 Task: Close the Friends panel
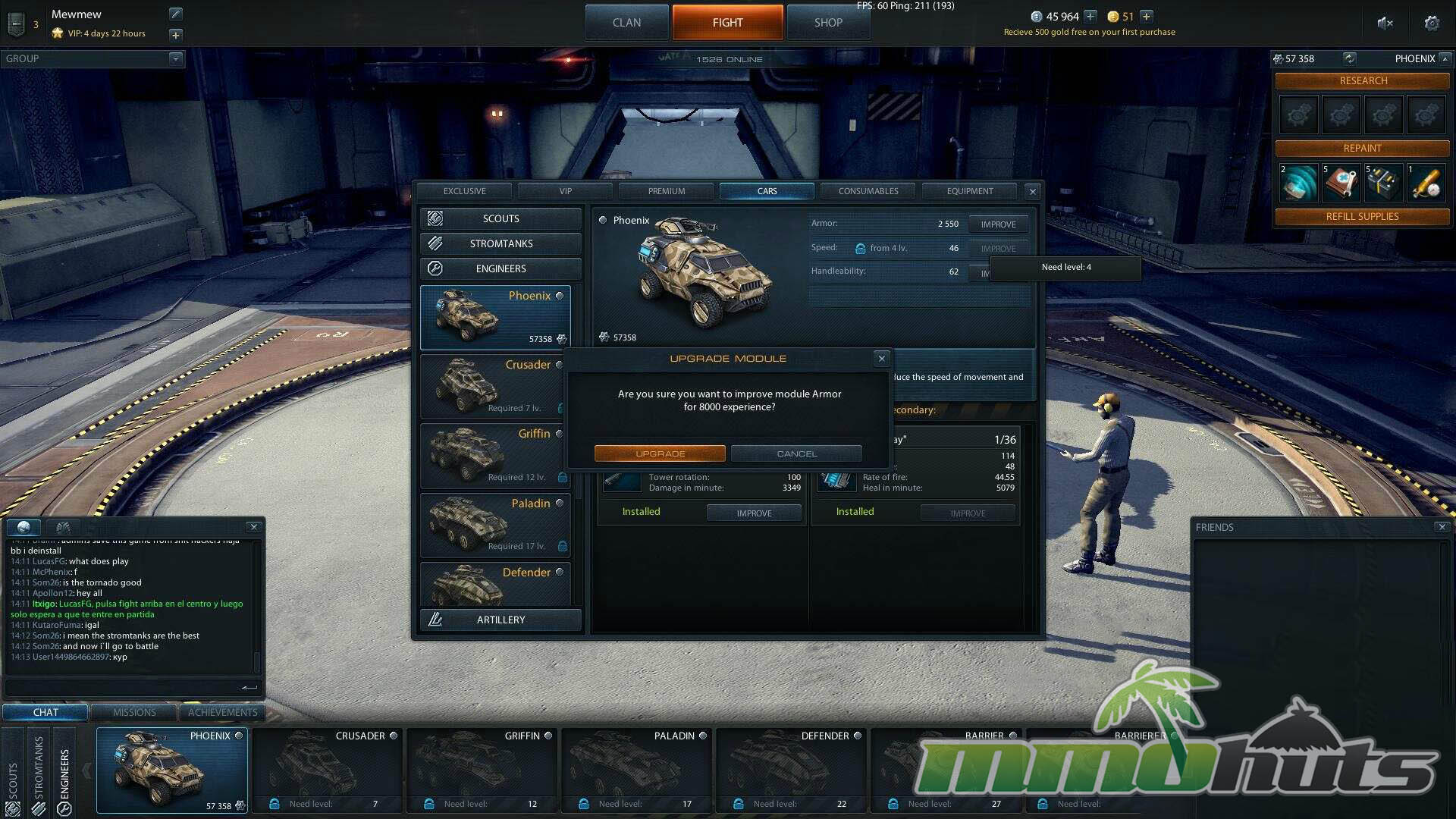(1442, 527)
